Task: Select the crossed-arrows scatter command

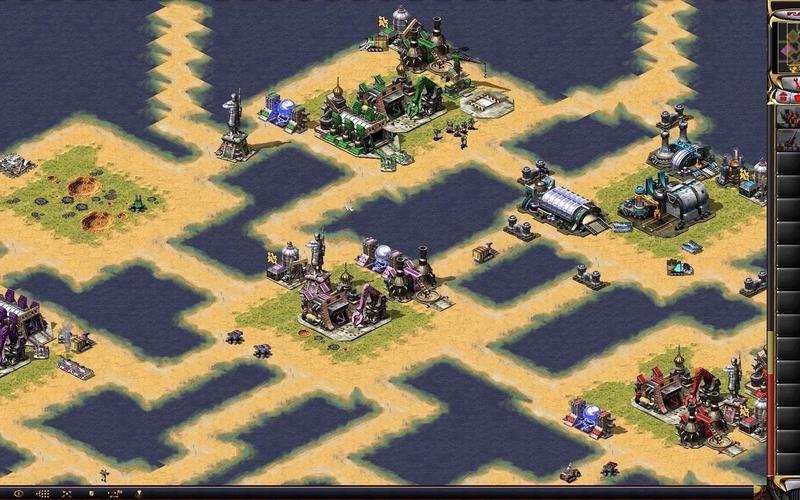Action: coord(67,493)
